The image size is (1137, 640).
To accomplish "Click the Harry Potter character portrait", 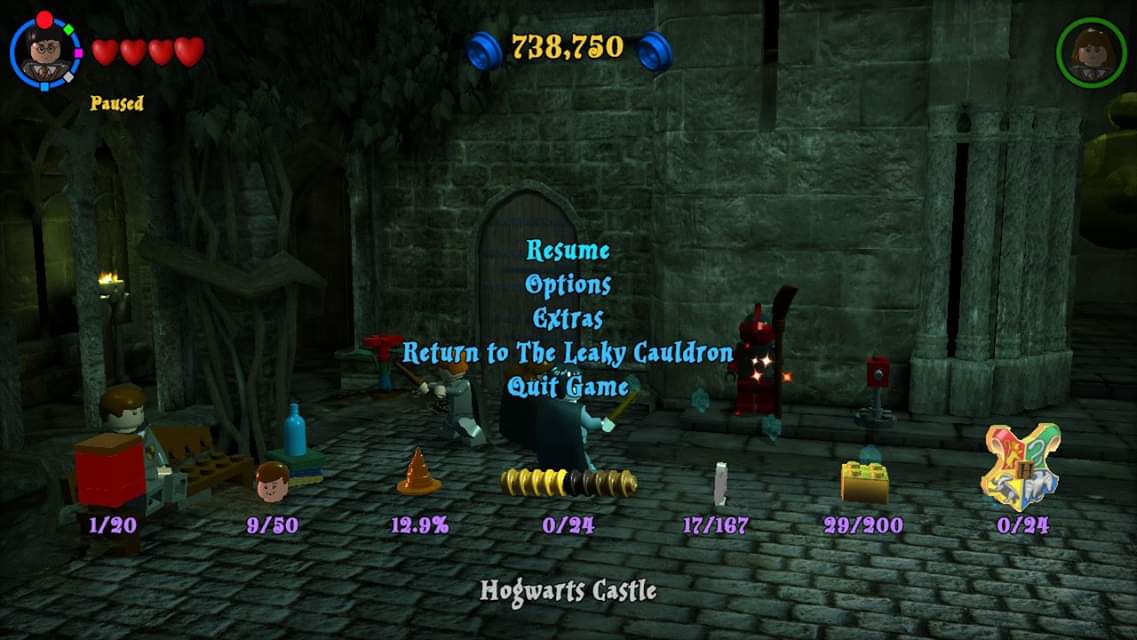I will [x=45, y=51].
